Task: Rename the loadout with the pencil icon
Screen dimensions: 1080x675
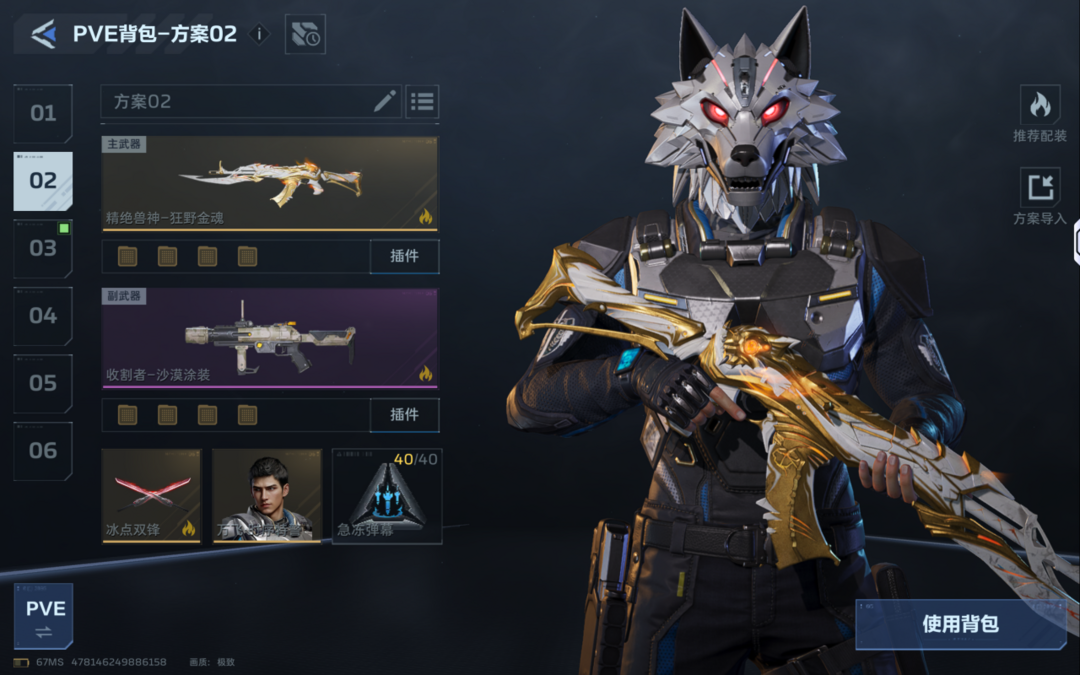Action: pyautogui.click(x=385, y=101)
